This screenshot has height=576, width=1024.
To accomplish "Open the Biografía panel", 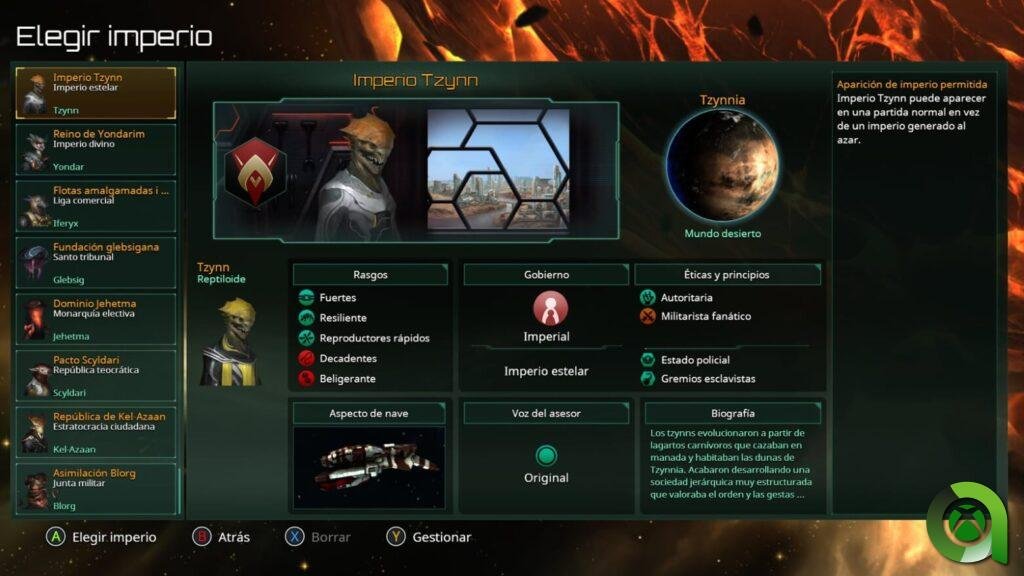I will (x=732, y=413).
